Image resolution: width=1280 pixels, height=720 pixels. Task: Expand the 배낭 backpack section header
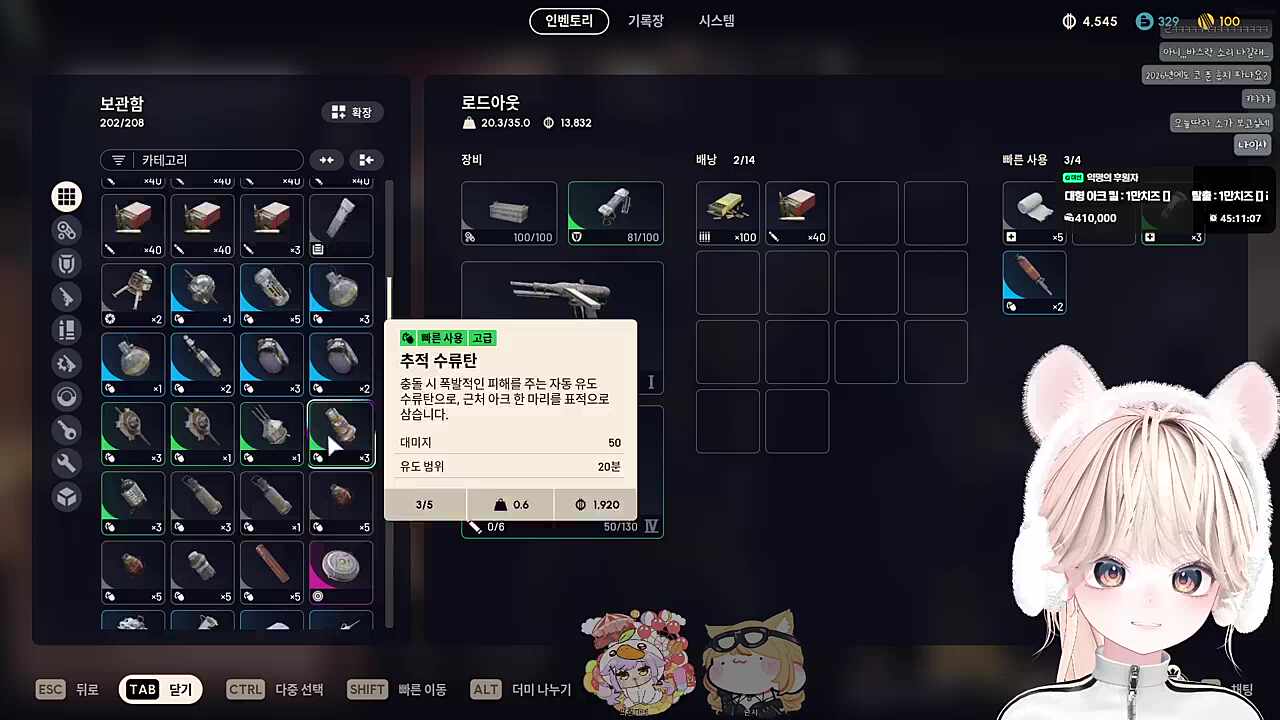(x=706, y=159)
